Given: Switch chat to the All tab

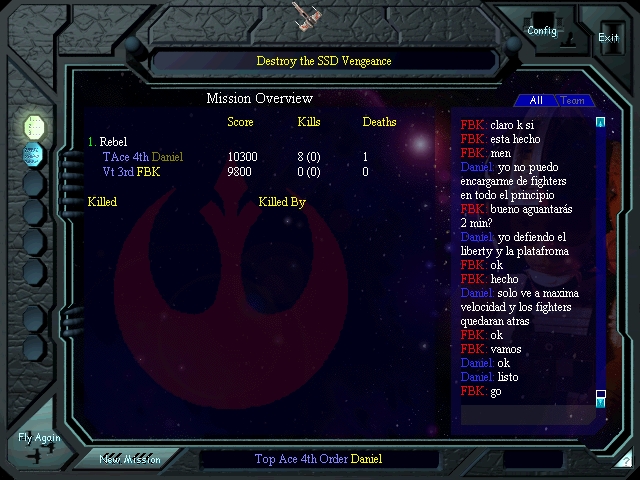Looking at the screenshot, I should tap(536, 100).
